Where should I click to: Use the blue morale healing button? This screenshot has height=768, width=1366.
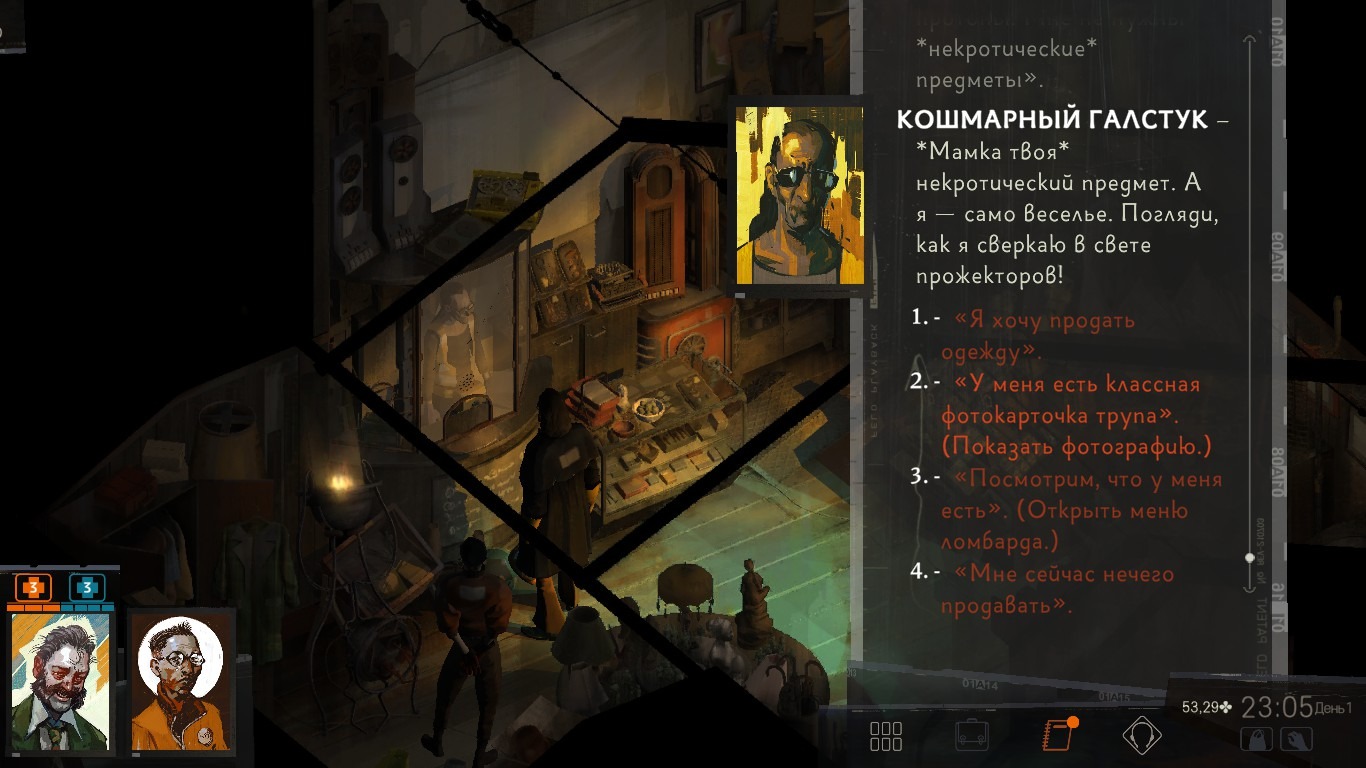[x=87, y=588]
